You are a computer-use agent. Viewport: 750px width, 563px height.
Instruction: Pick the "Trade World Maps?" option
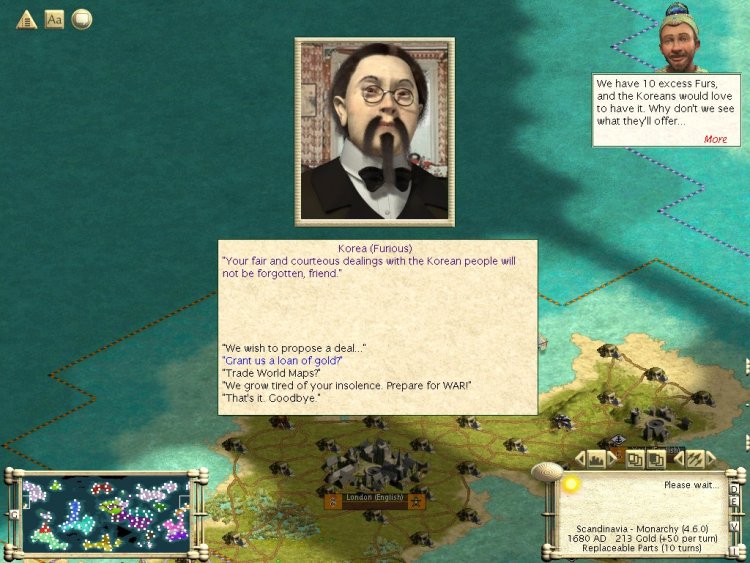pyautogui.click(x=270, y=373)
